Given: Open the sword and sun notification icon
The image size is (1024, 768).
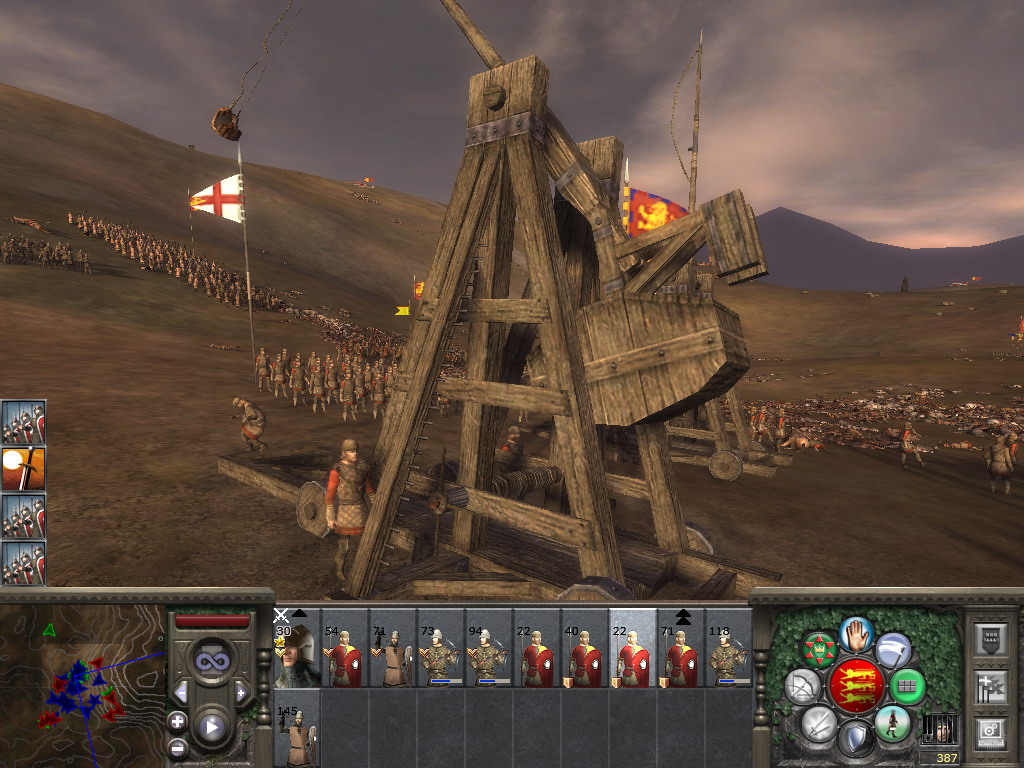Looking at the screenshot, I should (23, 468).
